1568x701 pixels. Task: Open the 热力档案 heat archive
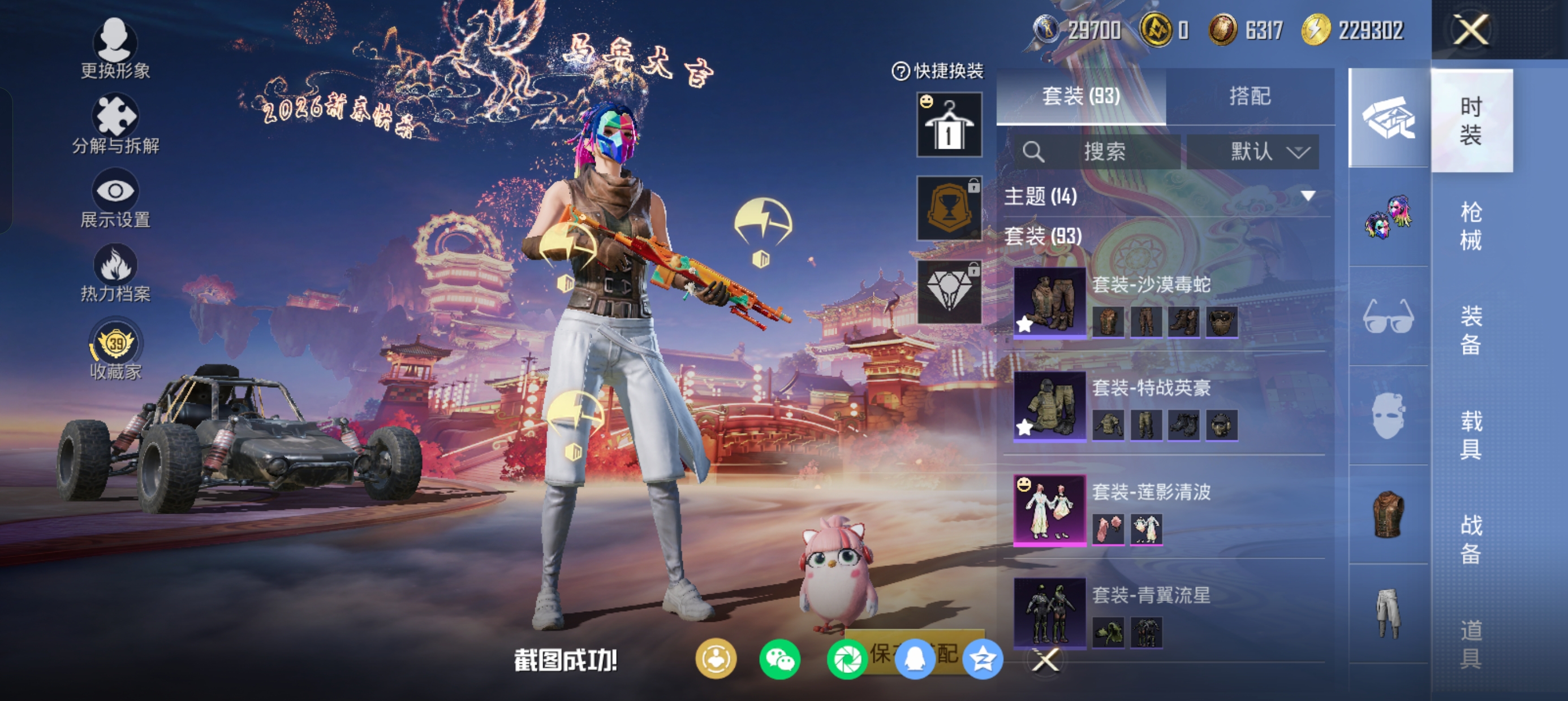115,272
